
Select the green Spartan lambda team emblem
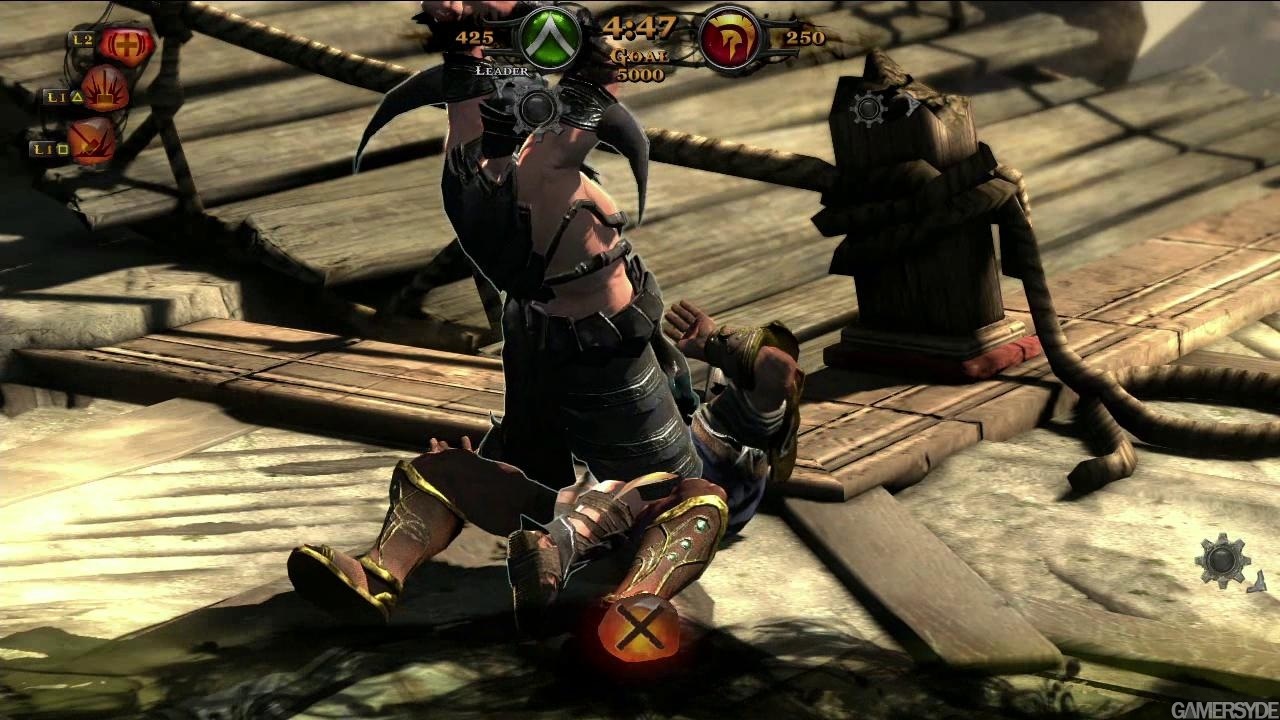pos(549,39)
